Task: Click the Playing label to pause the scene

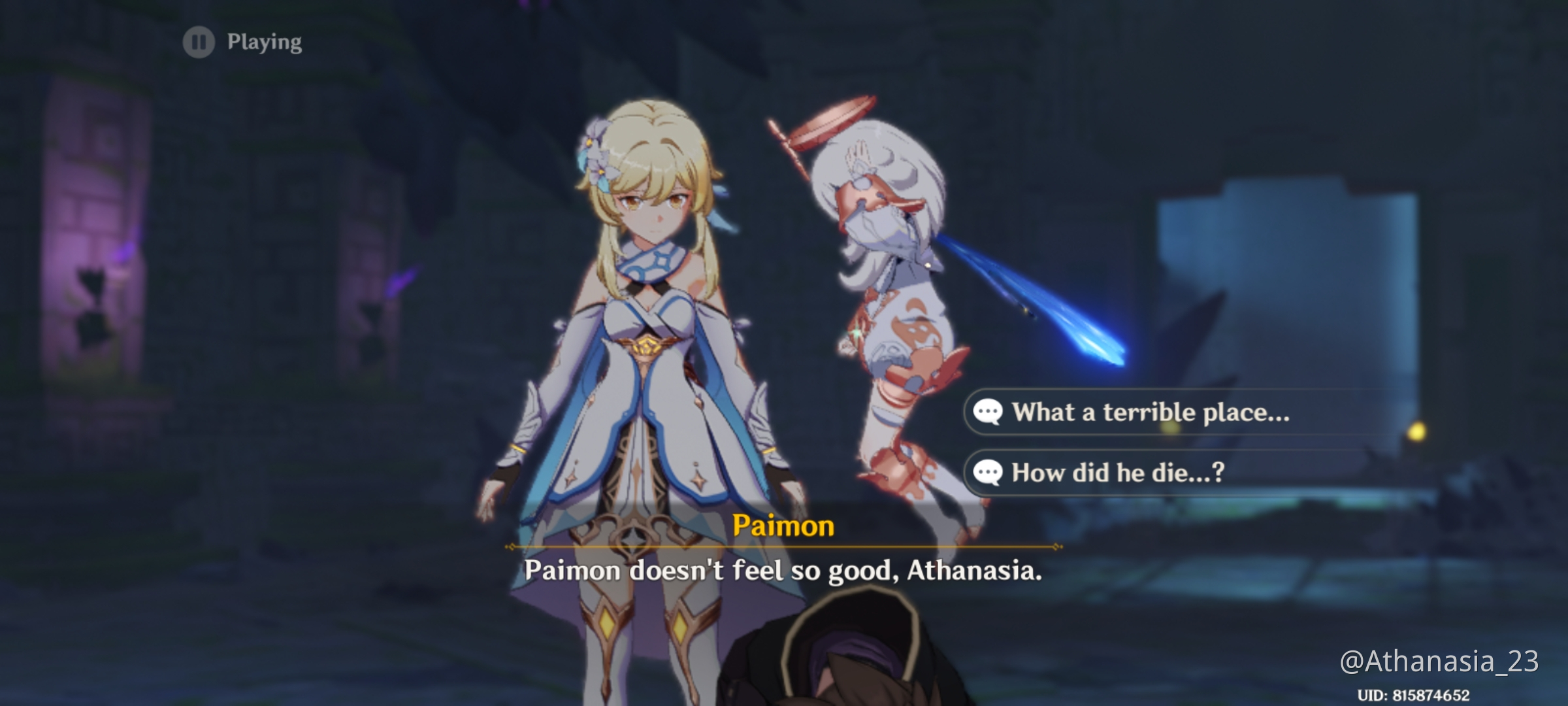Action: point(261,43)
